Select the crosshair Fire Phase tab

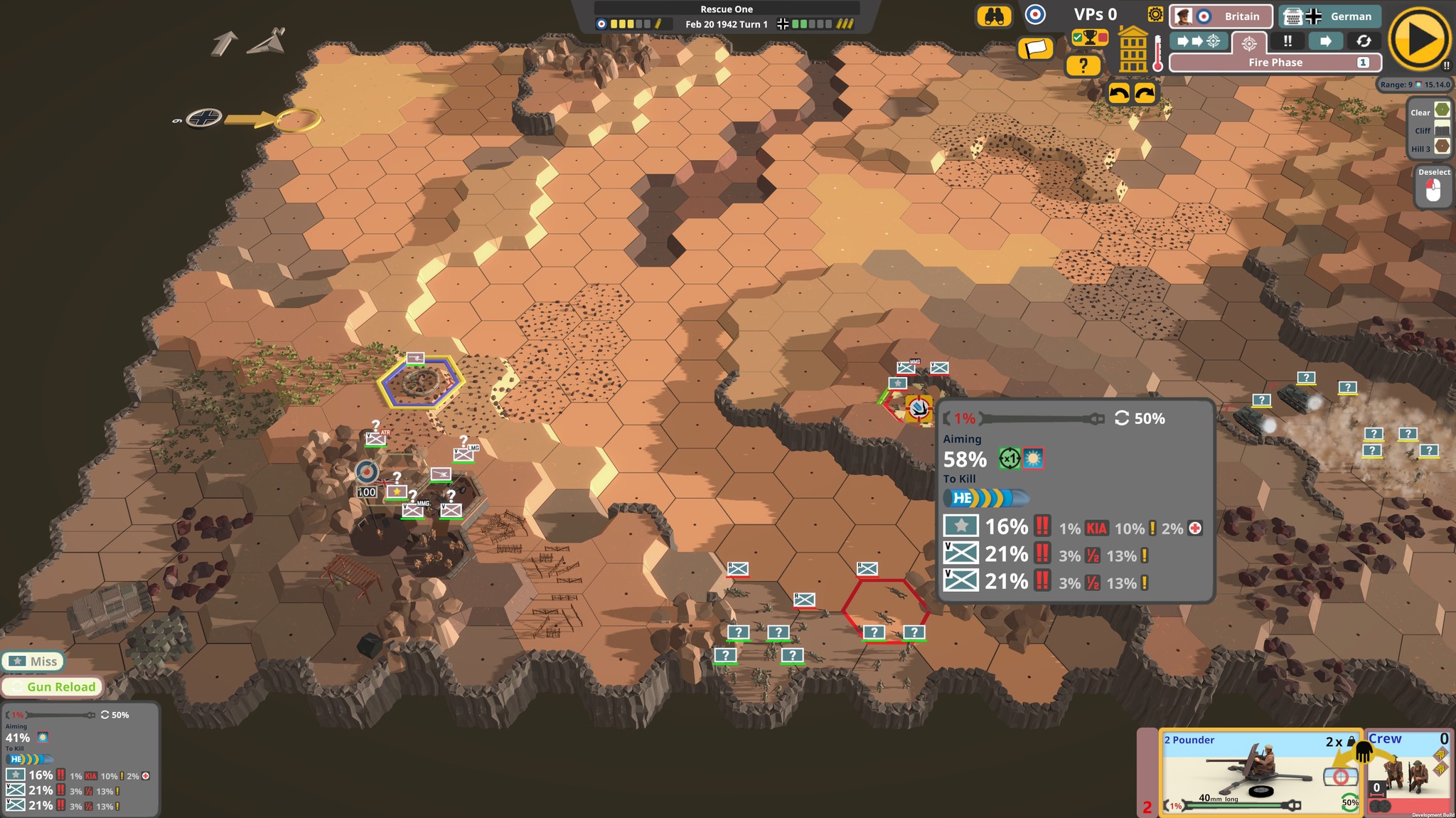(x=1249, y=43)
